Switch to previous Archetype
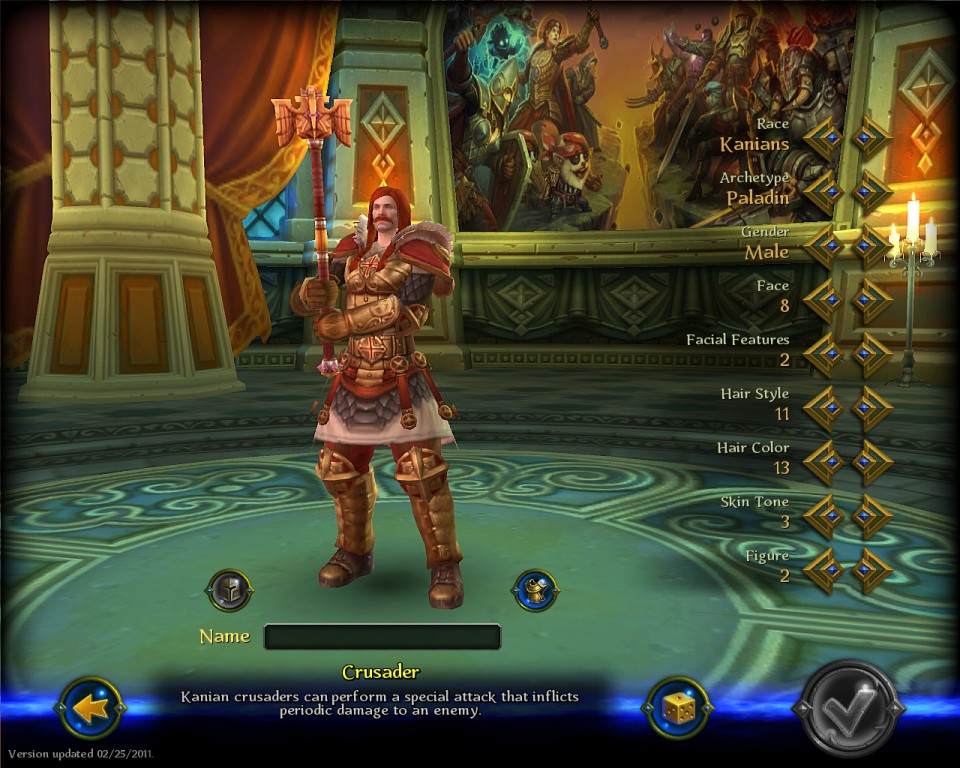This screenshot has width=960, height=768. 824,192
